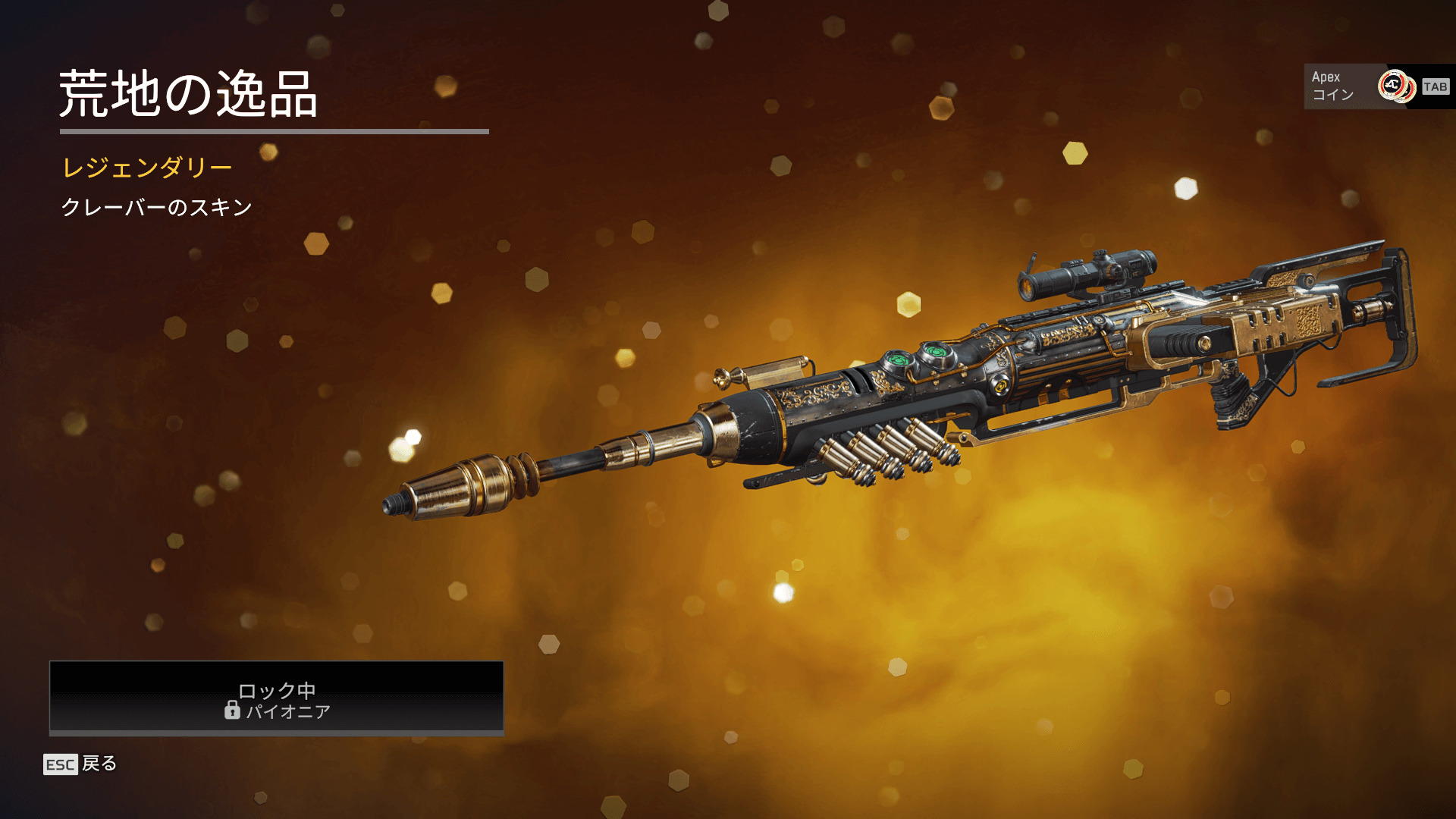The width and height of the screenshot is (1456, 819).
Task: Open the Apex Coins panel
Action: click(1377, 86)
